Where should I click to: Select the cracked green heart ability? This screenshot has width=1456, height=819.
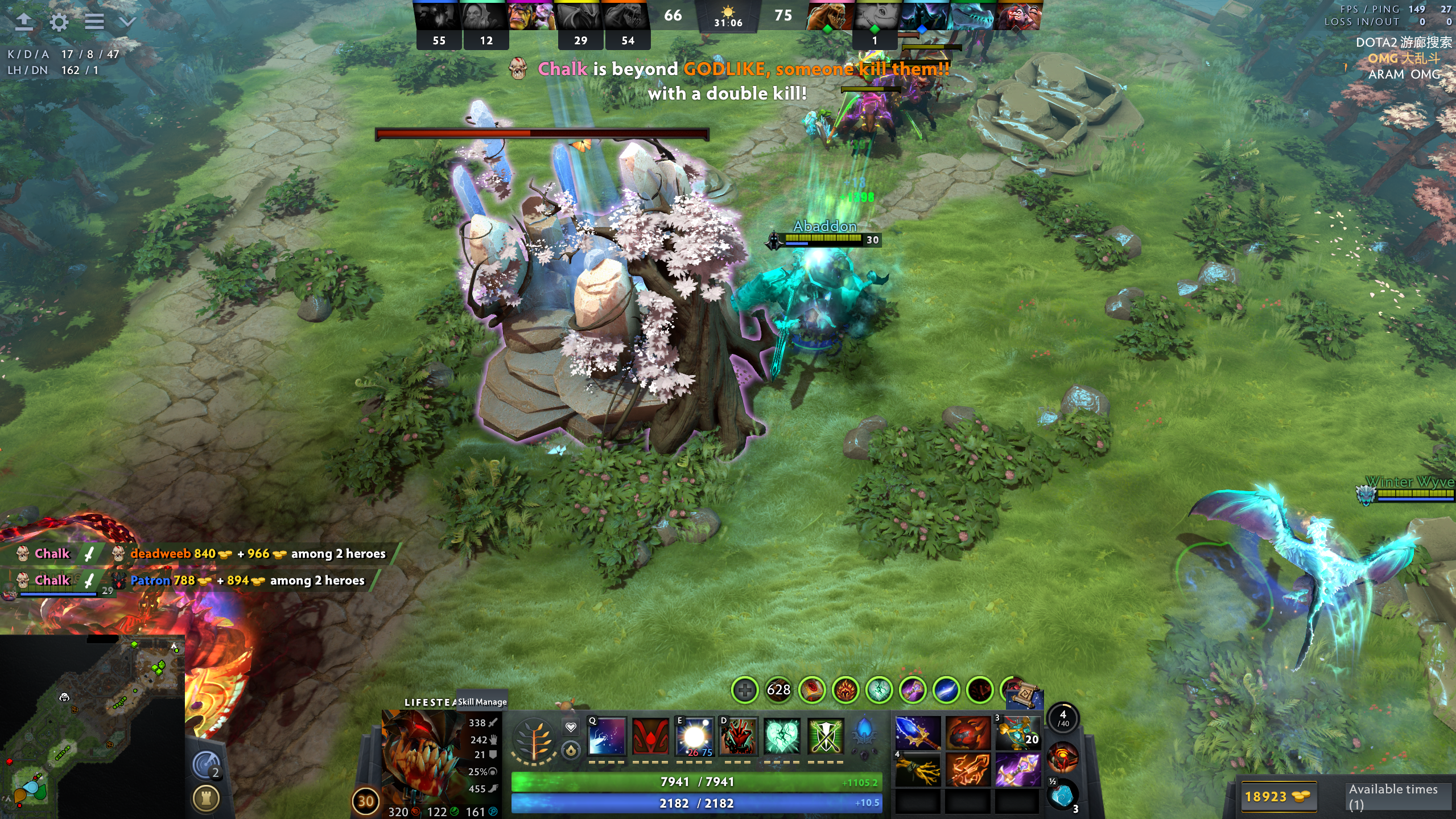[x=782, y=736]
